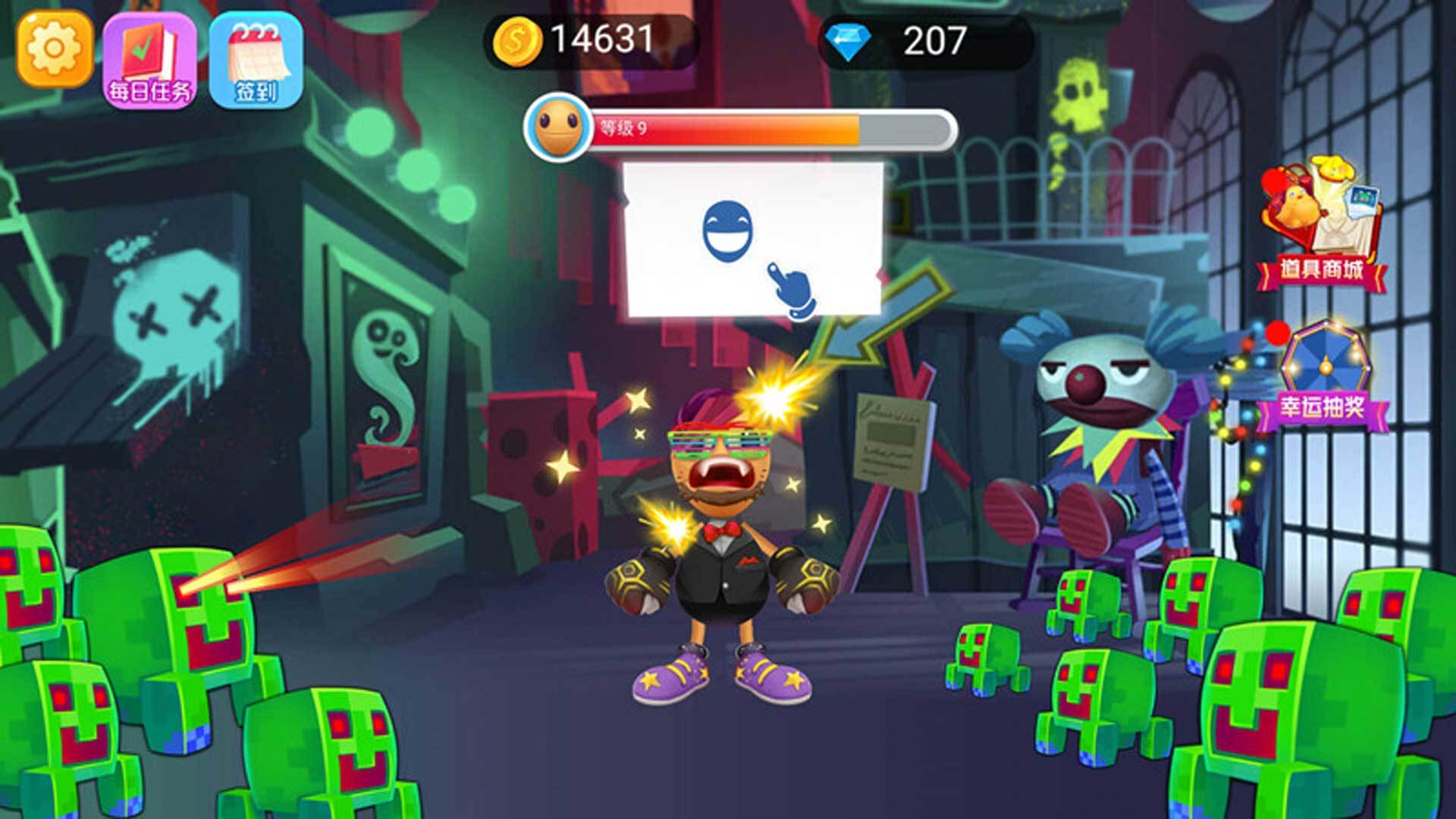
Task: Click the blue diamond currency icon
Action: coord(847,42)
